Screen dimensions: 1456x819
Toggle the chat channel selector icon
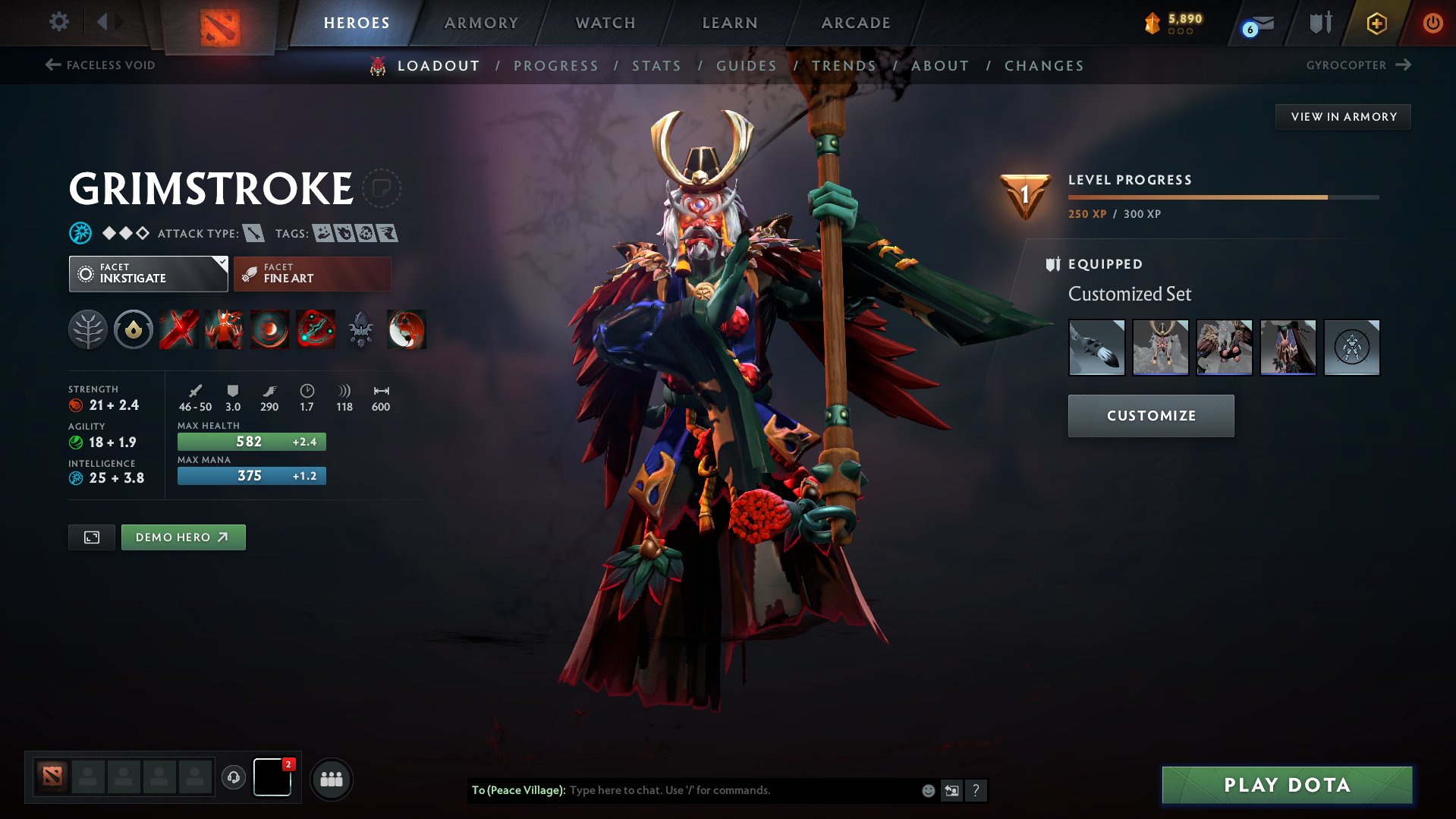951,790
